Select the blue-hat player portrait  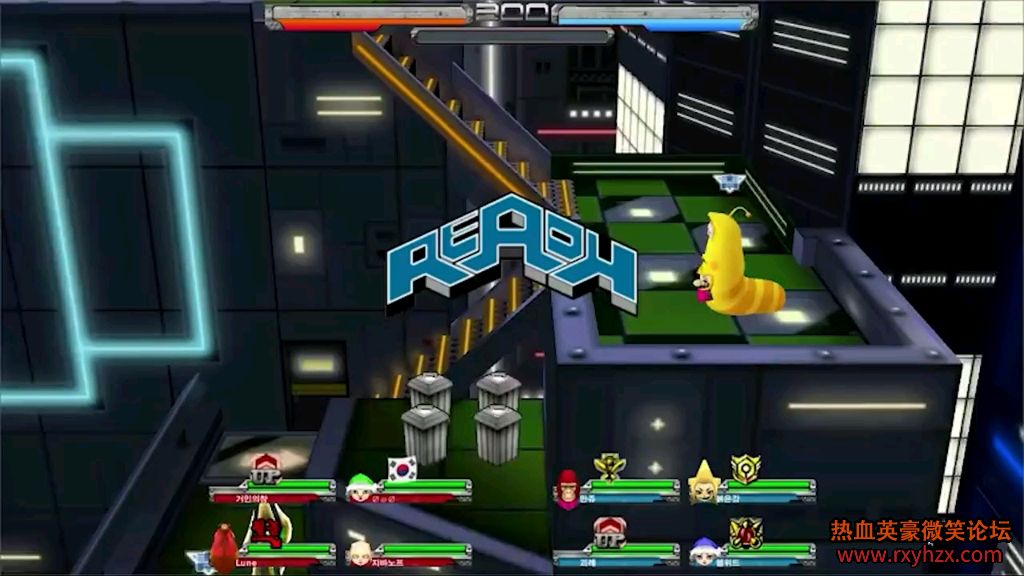(x=703, y=550)
